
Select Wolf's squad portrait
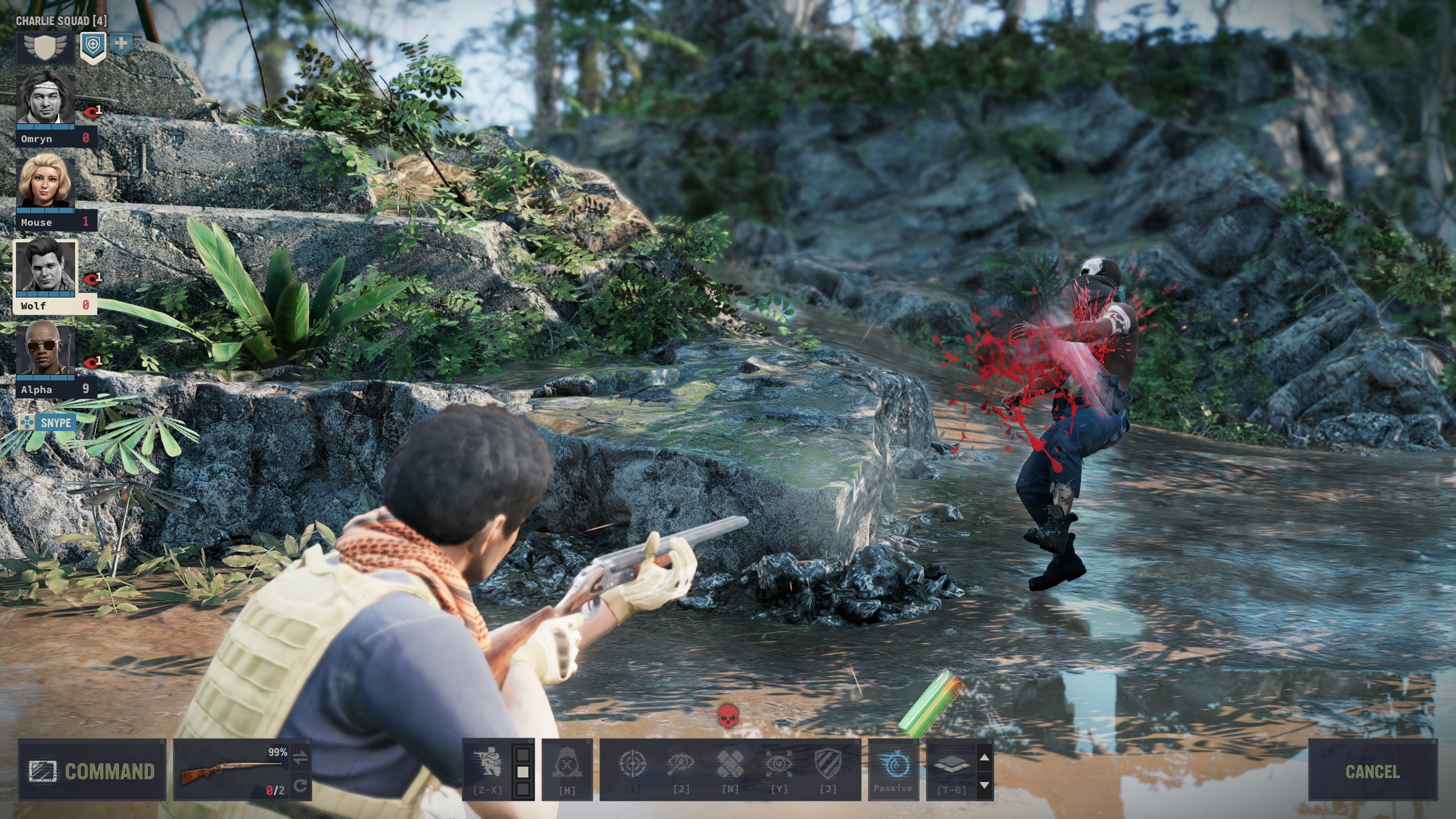click(x=45, y=267)
